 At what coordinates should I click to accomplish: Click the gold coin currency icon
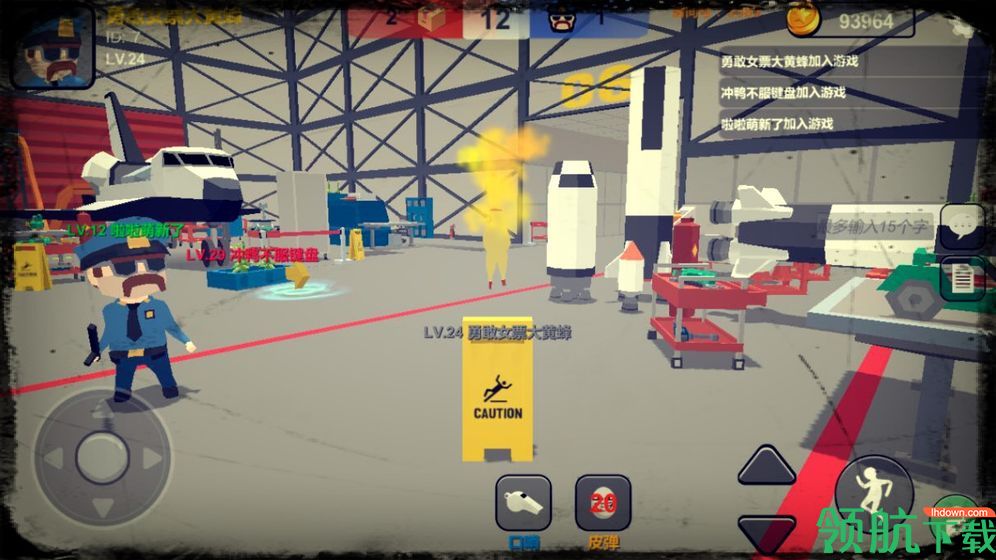coord(803,18)
